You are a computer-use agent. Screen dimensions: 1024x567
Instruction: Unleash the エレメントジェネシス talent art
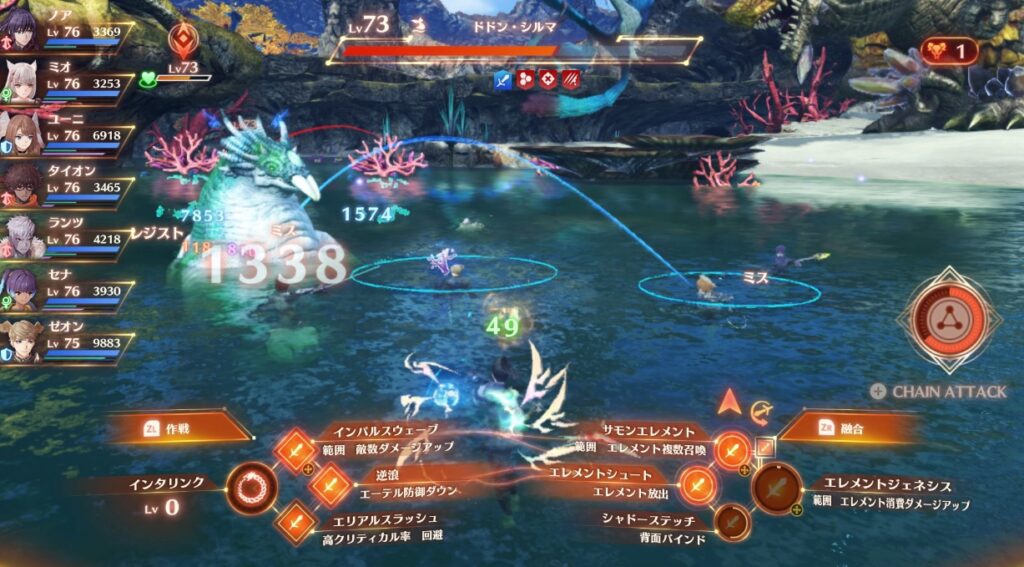(x=777, y=487)
